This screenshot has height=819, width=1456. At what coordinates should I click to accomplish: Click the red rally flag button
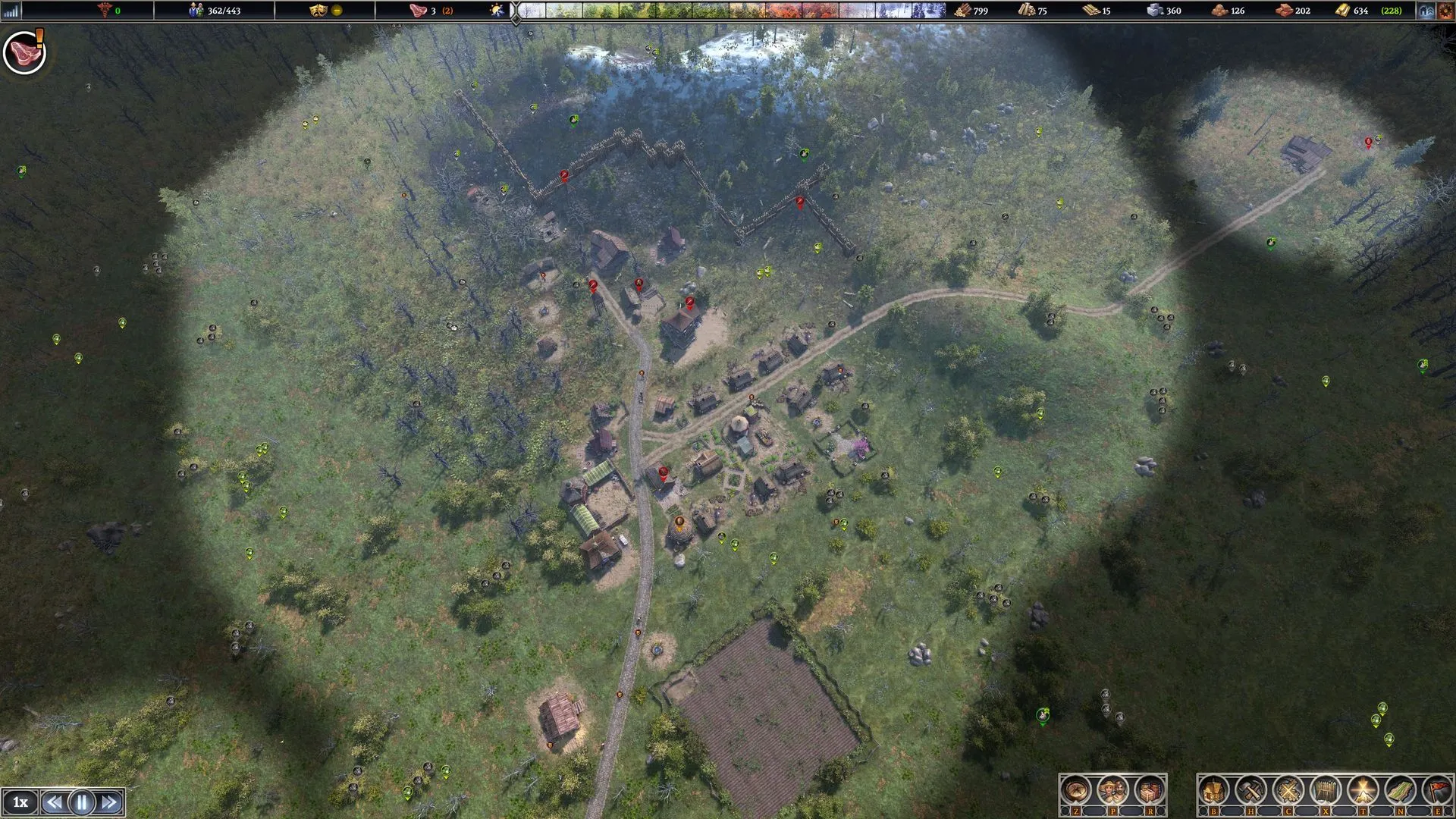(x=1437, y=791)
